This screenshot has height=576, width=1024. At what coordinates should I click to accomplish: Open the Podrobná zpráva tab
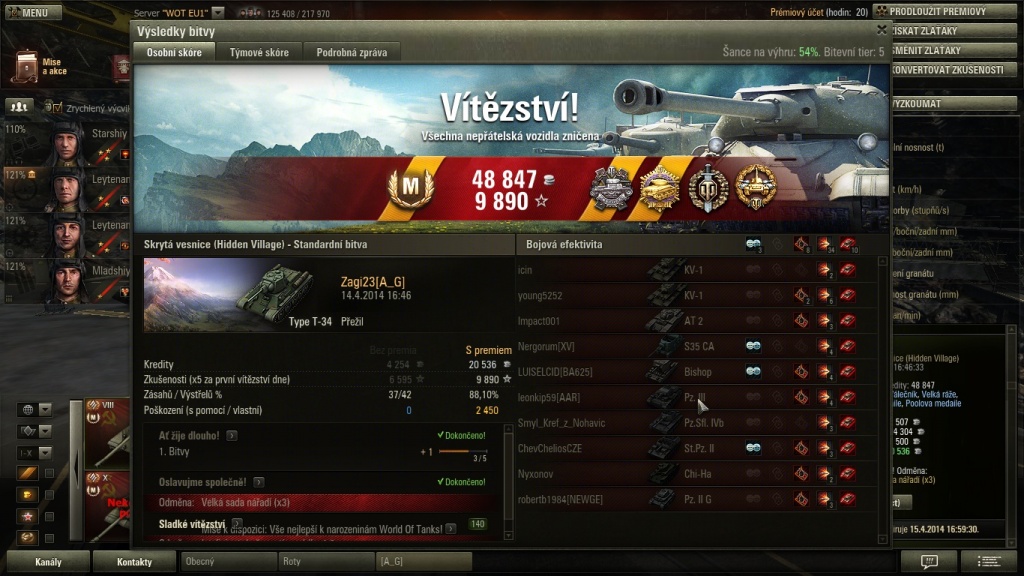[351, 52]
